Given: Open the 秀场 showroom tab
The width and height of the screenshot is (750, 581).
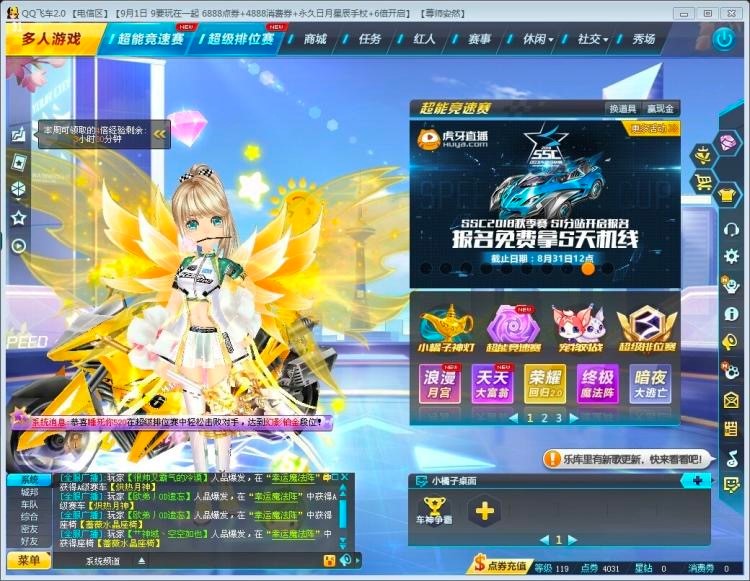Looking at the screenshot, I should tap(644, 39).
